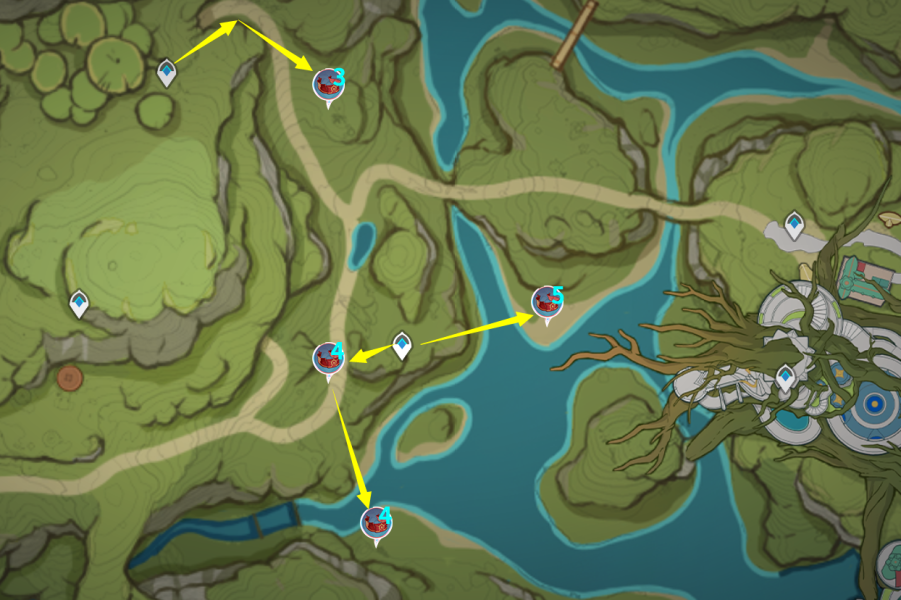Select the teleport waypoint with two arrows branching out

pyautogui.click(x=401, y=345)
